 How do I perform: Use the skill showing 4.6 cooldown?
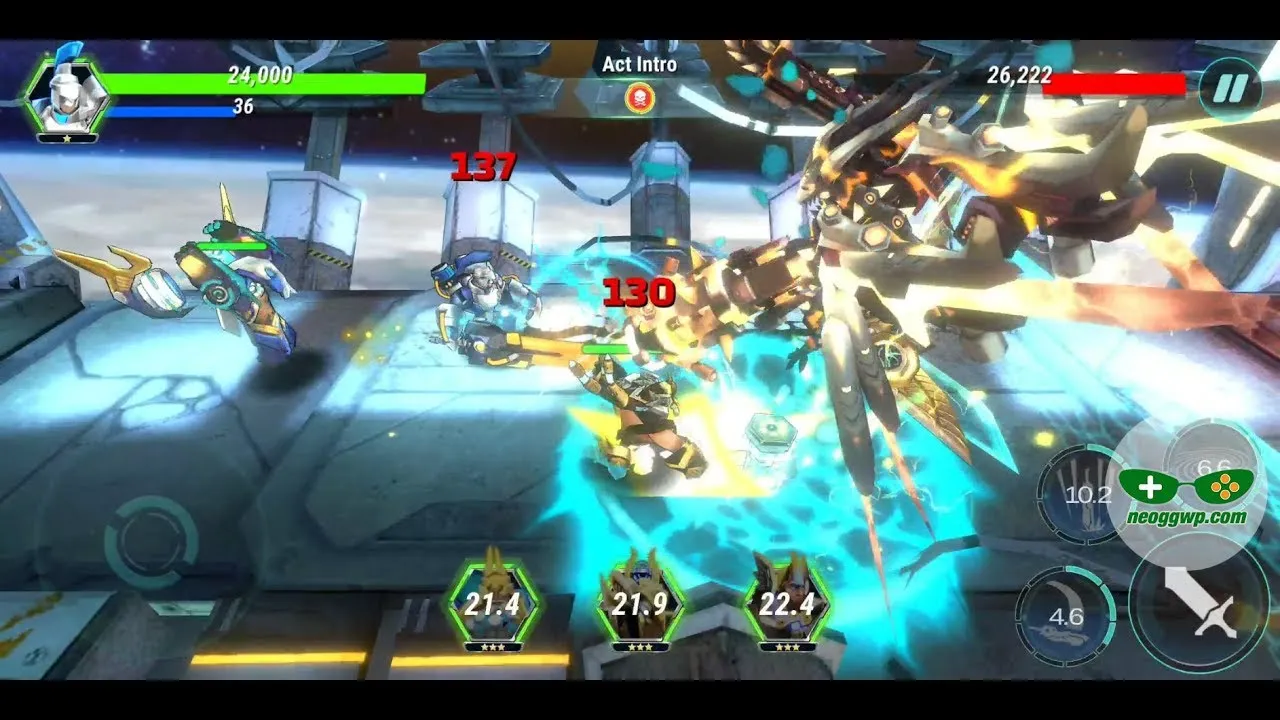pos(1066,616)
